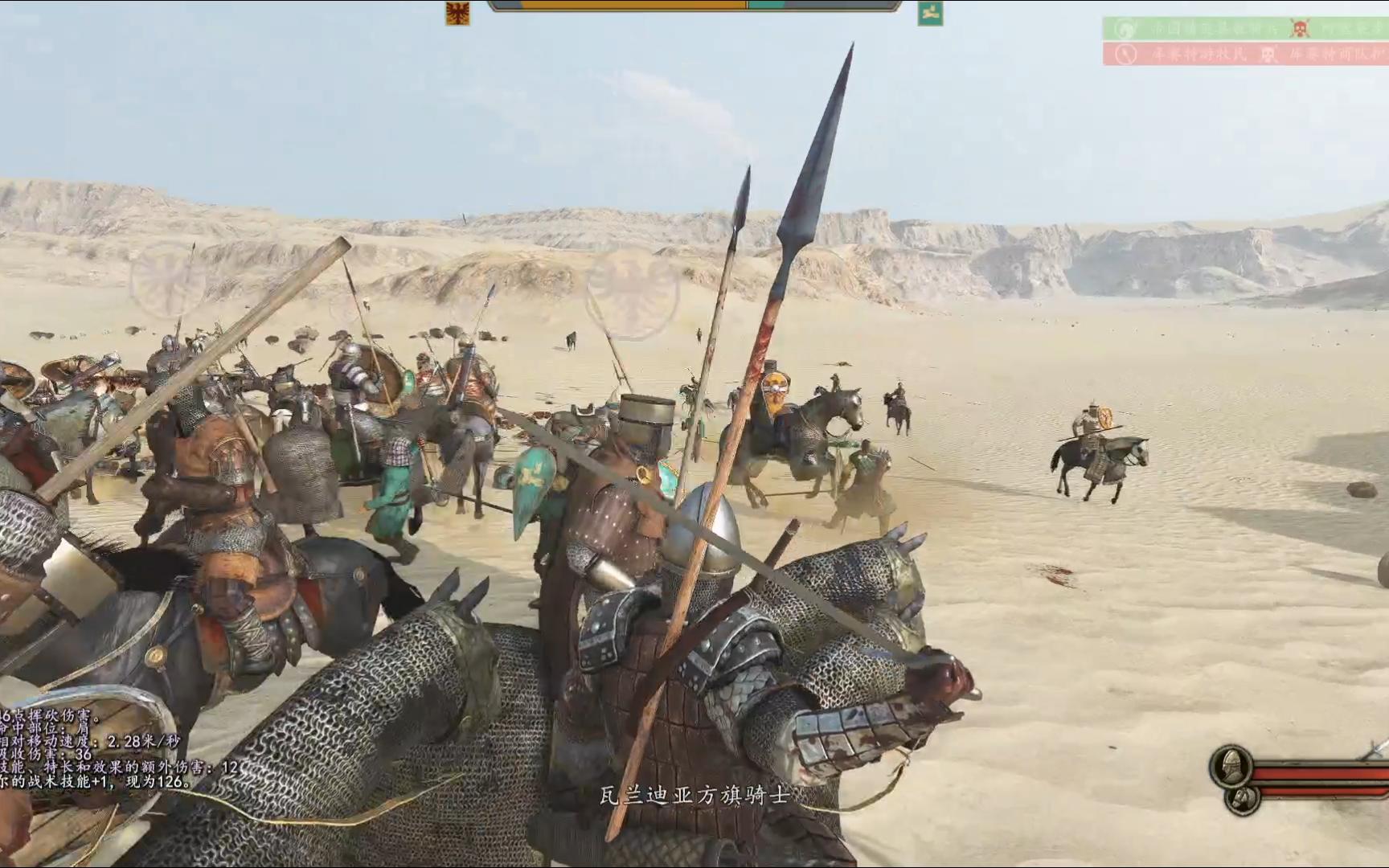Click the red eagle faction banner
Viewport: 1389px width, 868px height.
[x=457, y=12]
